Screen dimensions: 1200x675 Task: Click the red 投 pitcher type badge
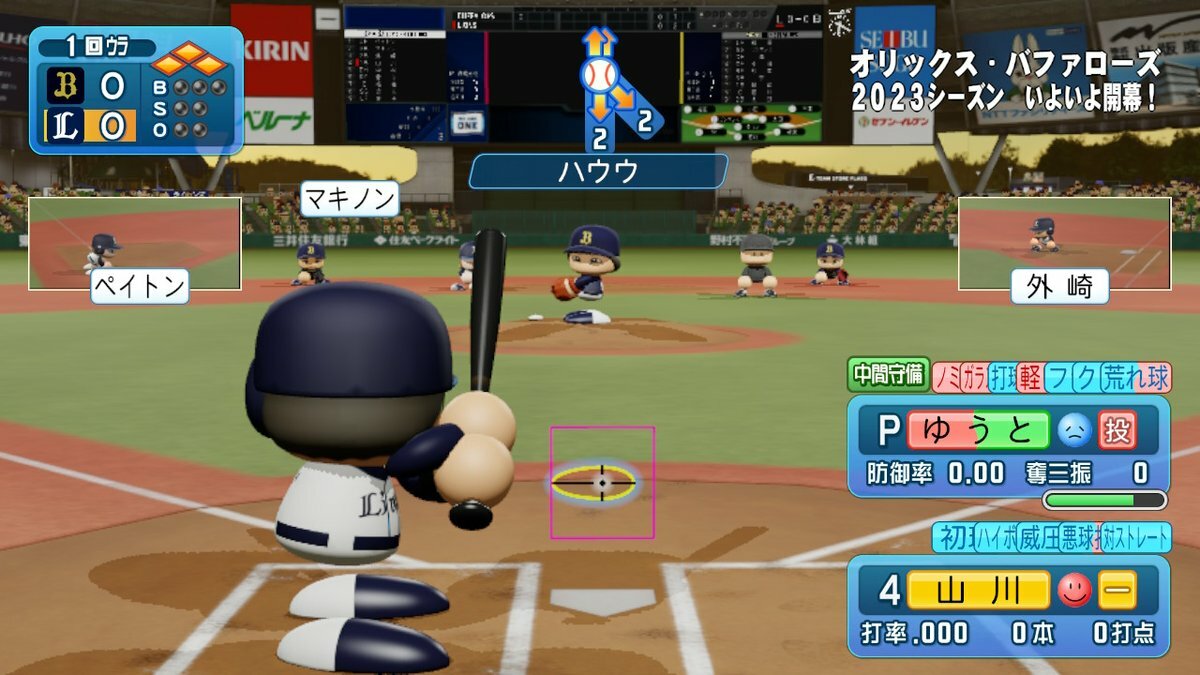click(1117, 431)
